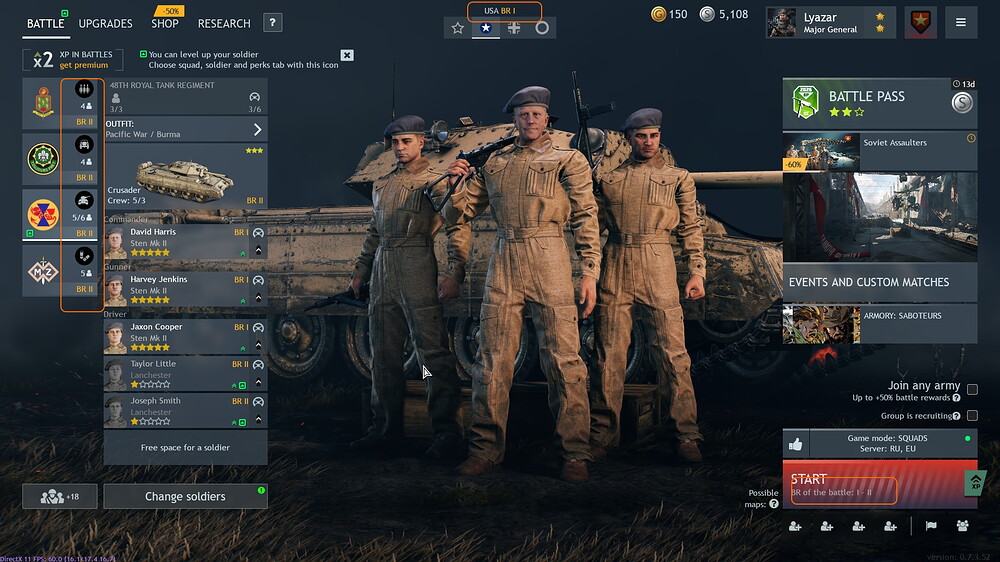Screen dimensions: 1000x562
Task: Open the hamburger main menu
Action: 961,22
